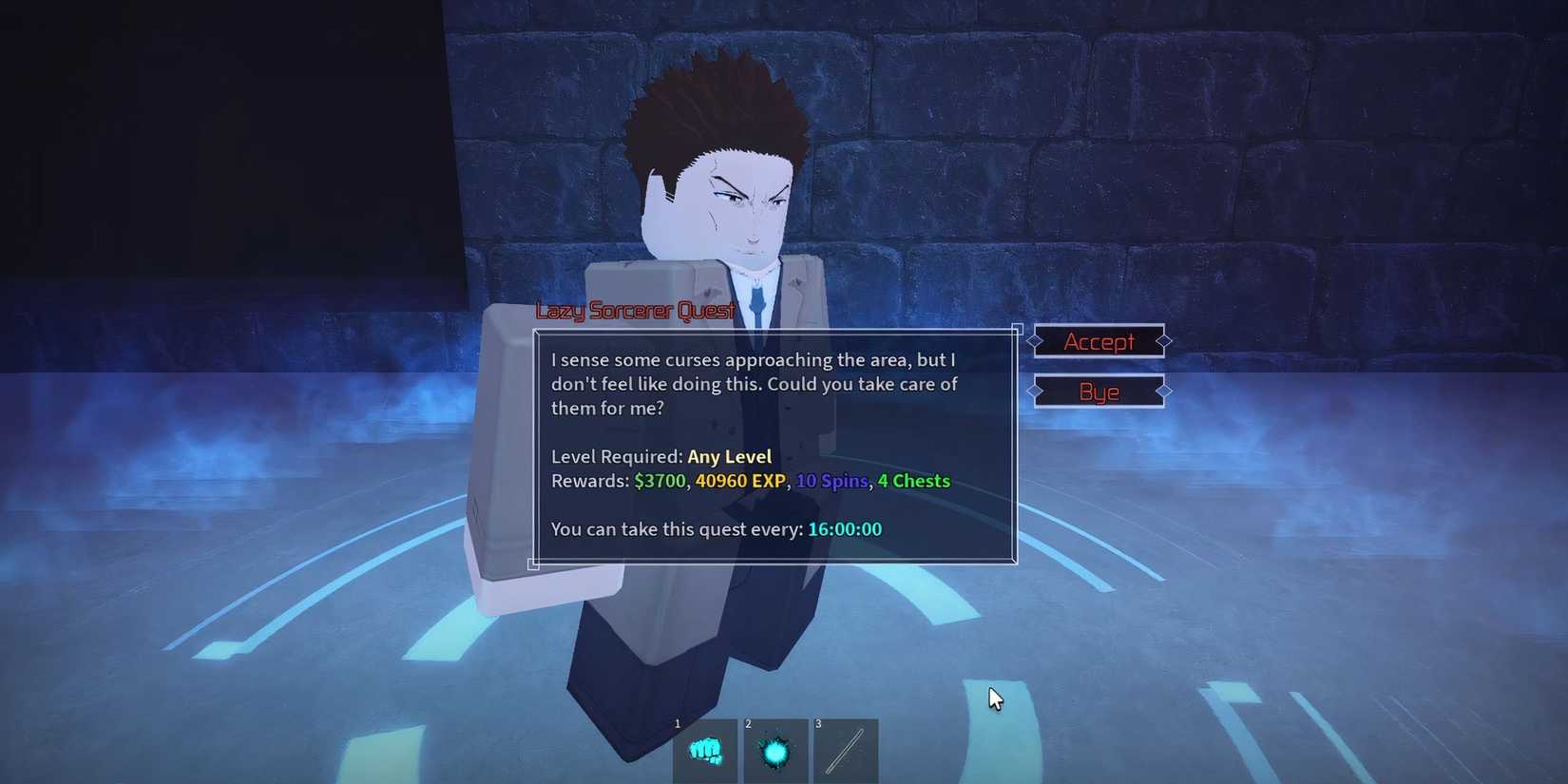Screen dimensions: 1568x784
Task: Click the cyan 16:00:00 quest cooldown timer
Action: pyautogui.click(x=844, y=529)
